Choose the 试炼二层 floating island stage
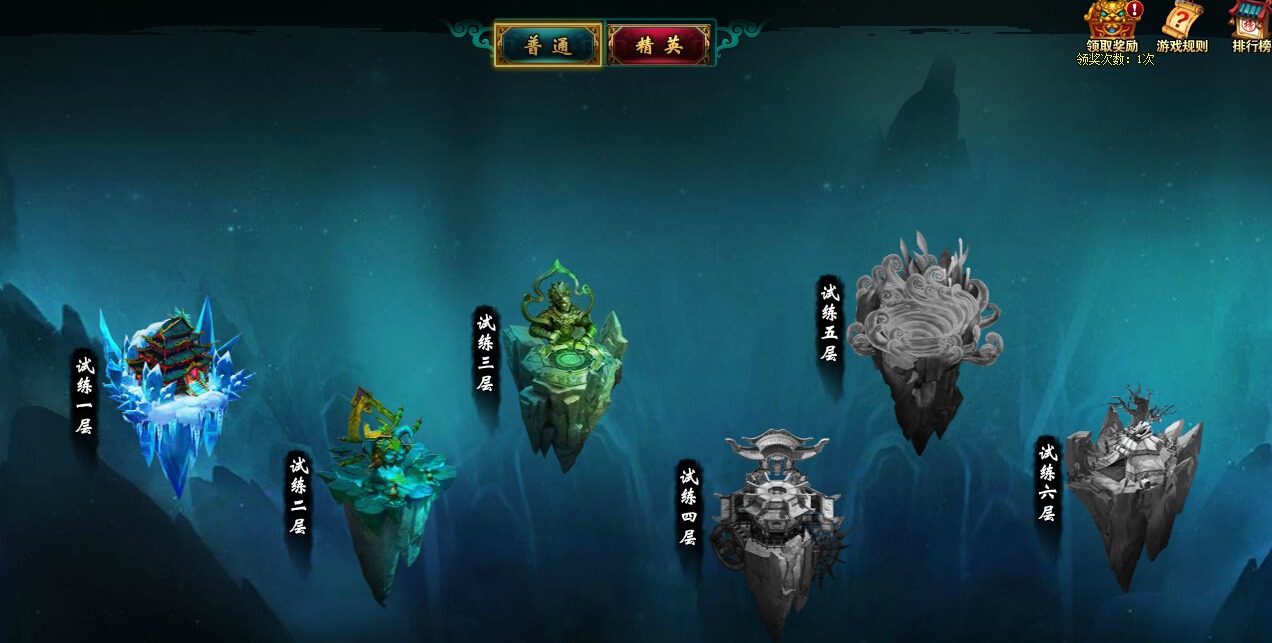Screen dimensions: 1272x643 [385, 490]
